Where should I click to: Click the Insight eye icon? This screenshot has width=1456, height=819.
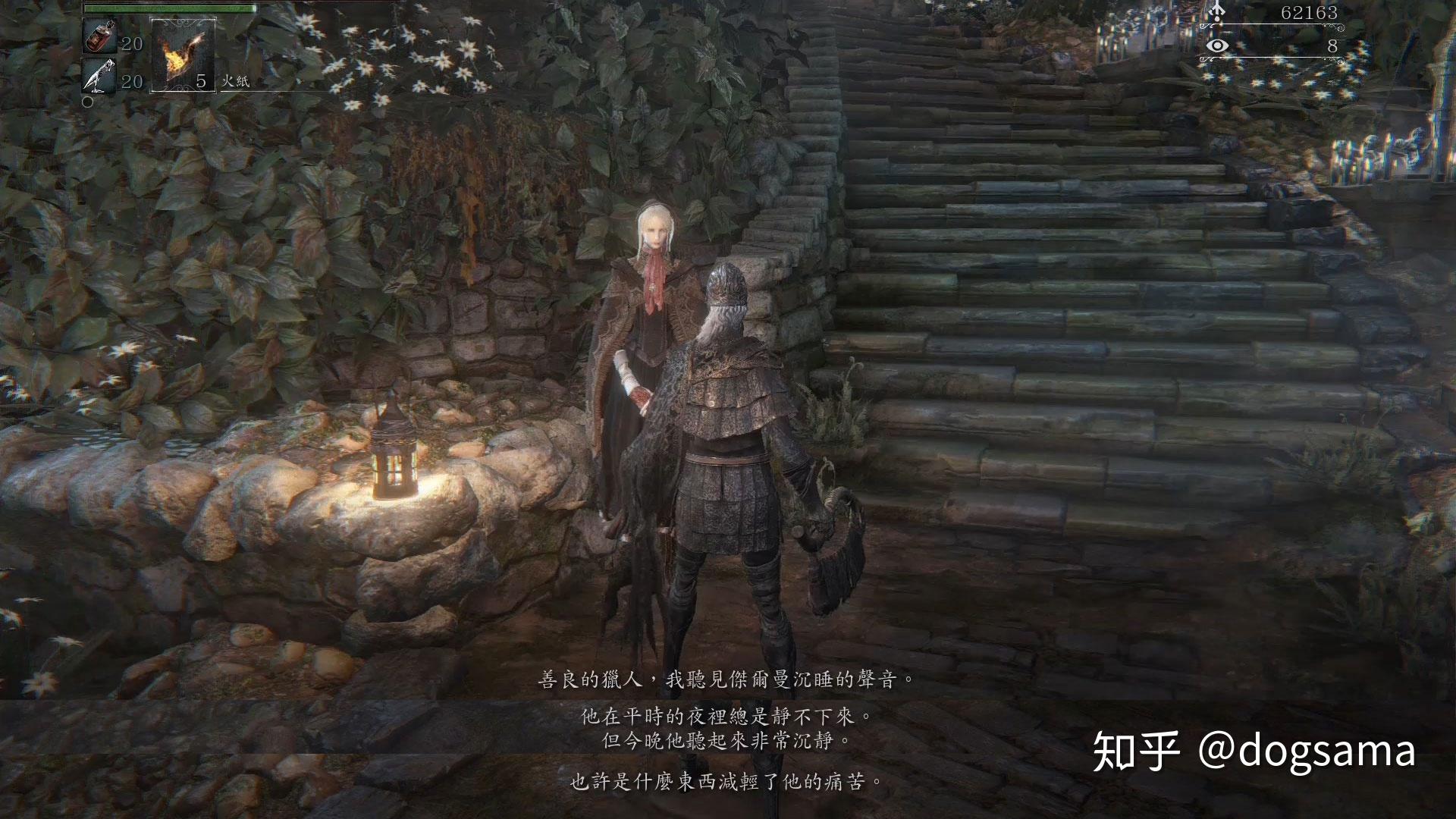(x=1218, y=46)
